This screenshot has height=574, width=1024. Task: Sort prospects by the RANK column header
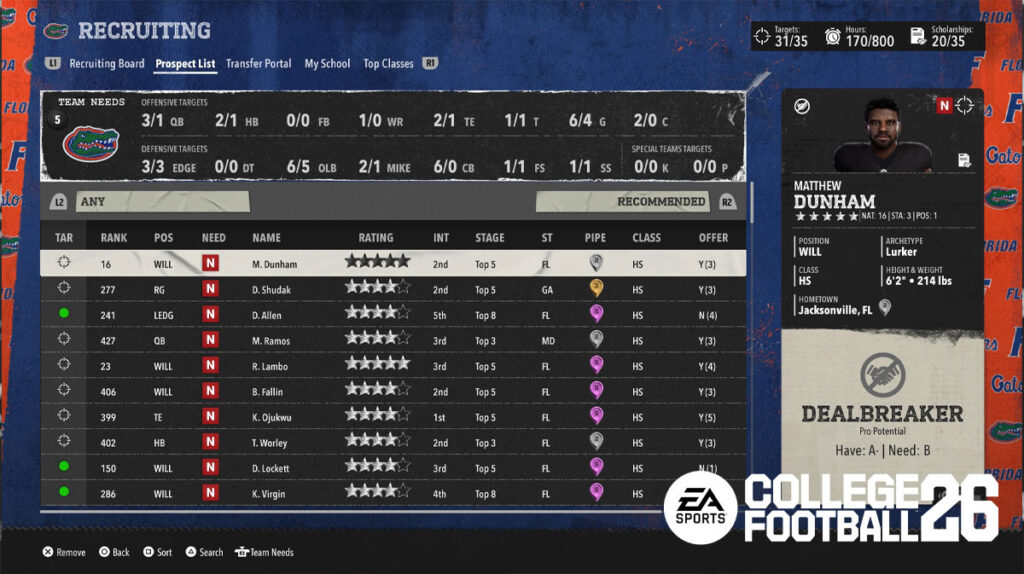[113, 238]
